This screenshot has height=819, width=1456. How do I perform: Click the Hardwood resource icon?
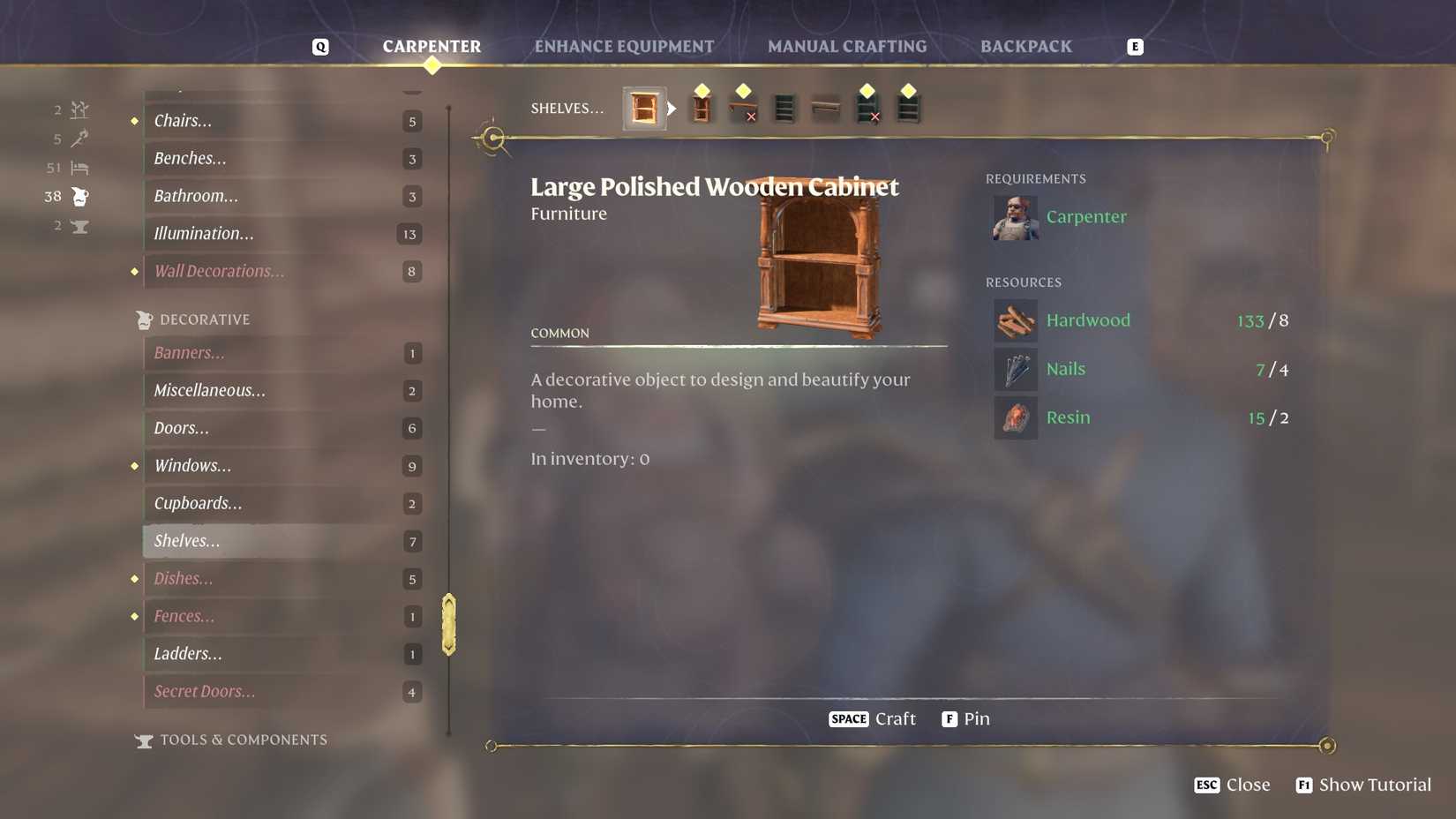tap(1016, 320)
